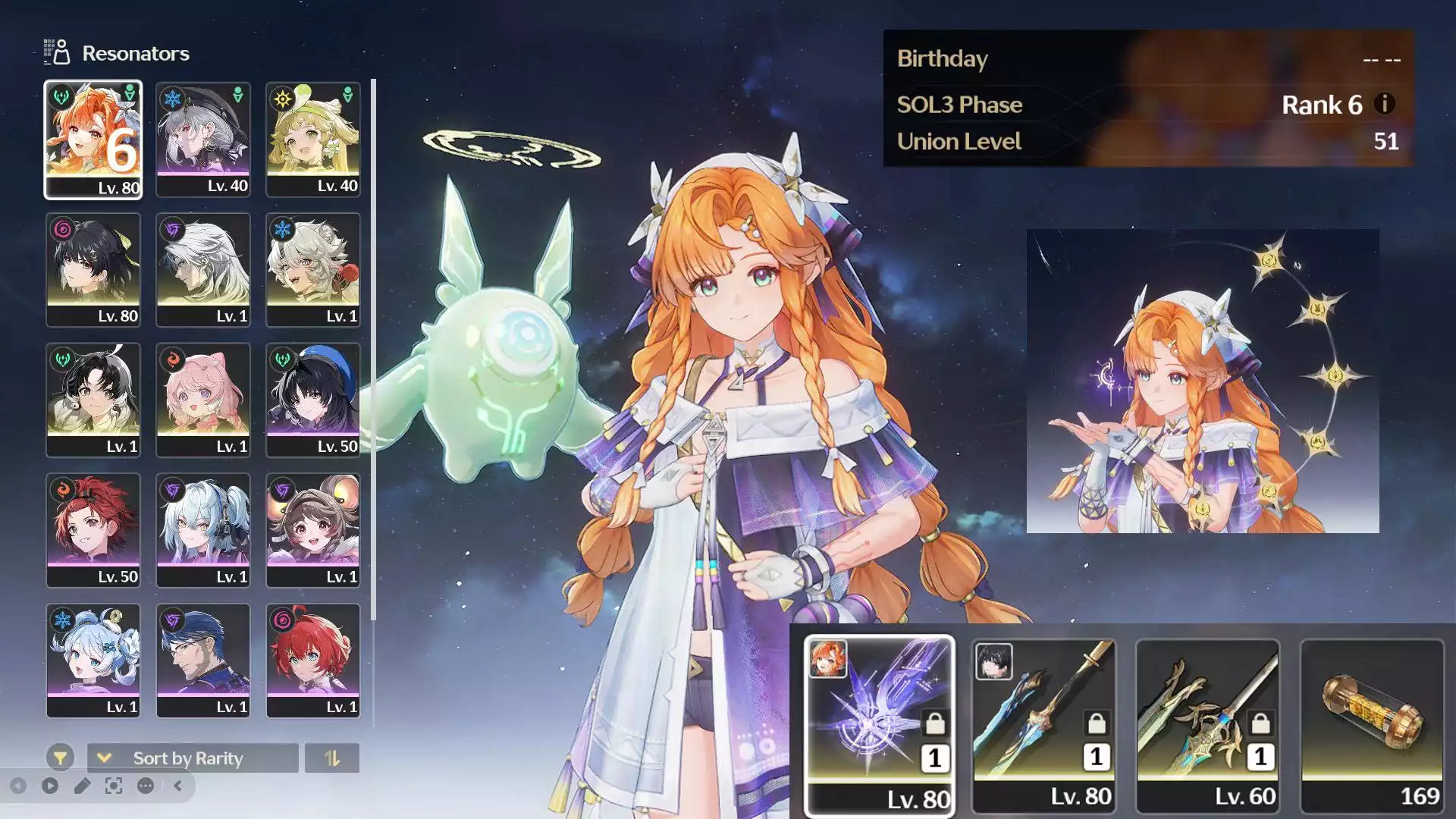Click the orange-haired character constellation portrait
Screen dimensions: 1456x819
pos(1203,381)
